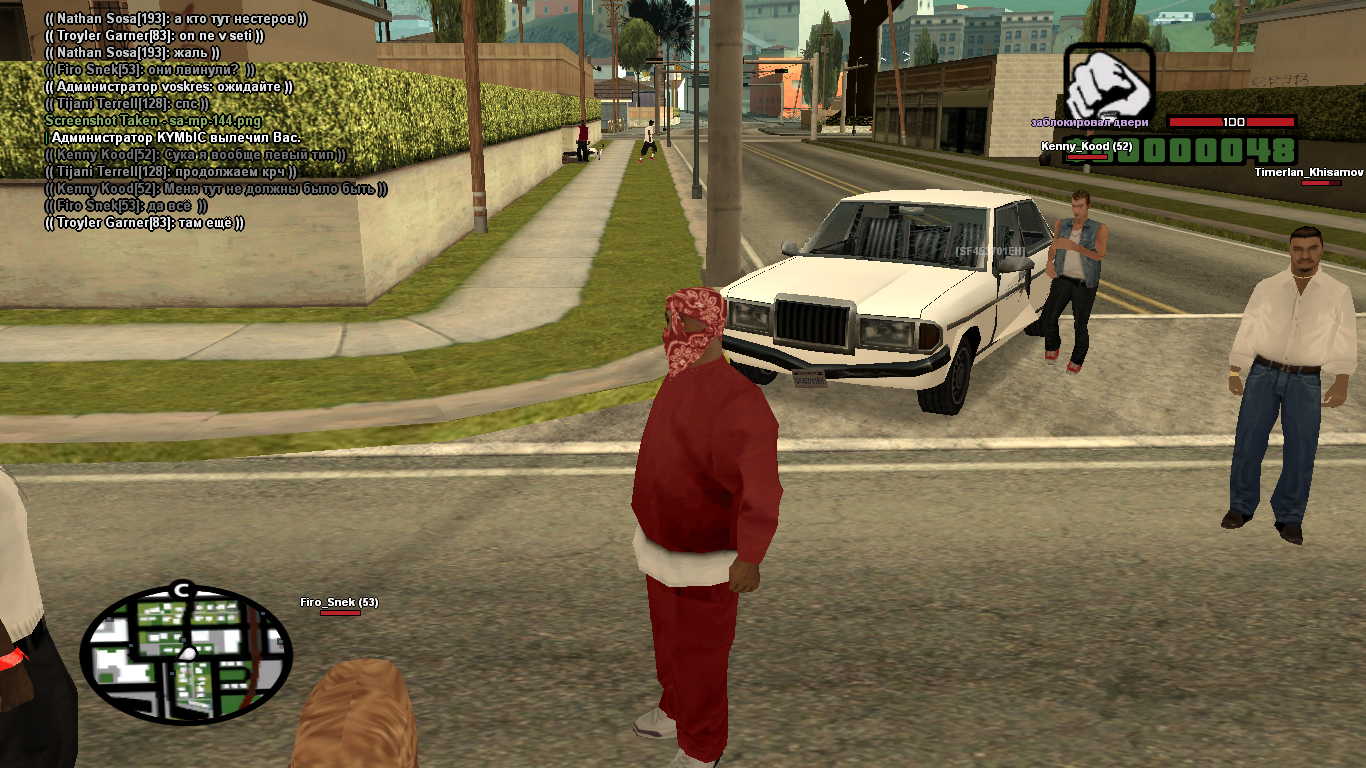Select the fist weapon icon

click(1108, 83)
